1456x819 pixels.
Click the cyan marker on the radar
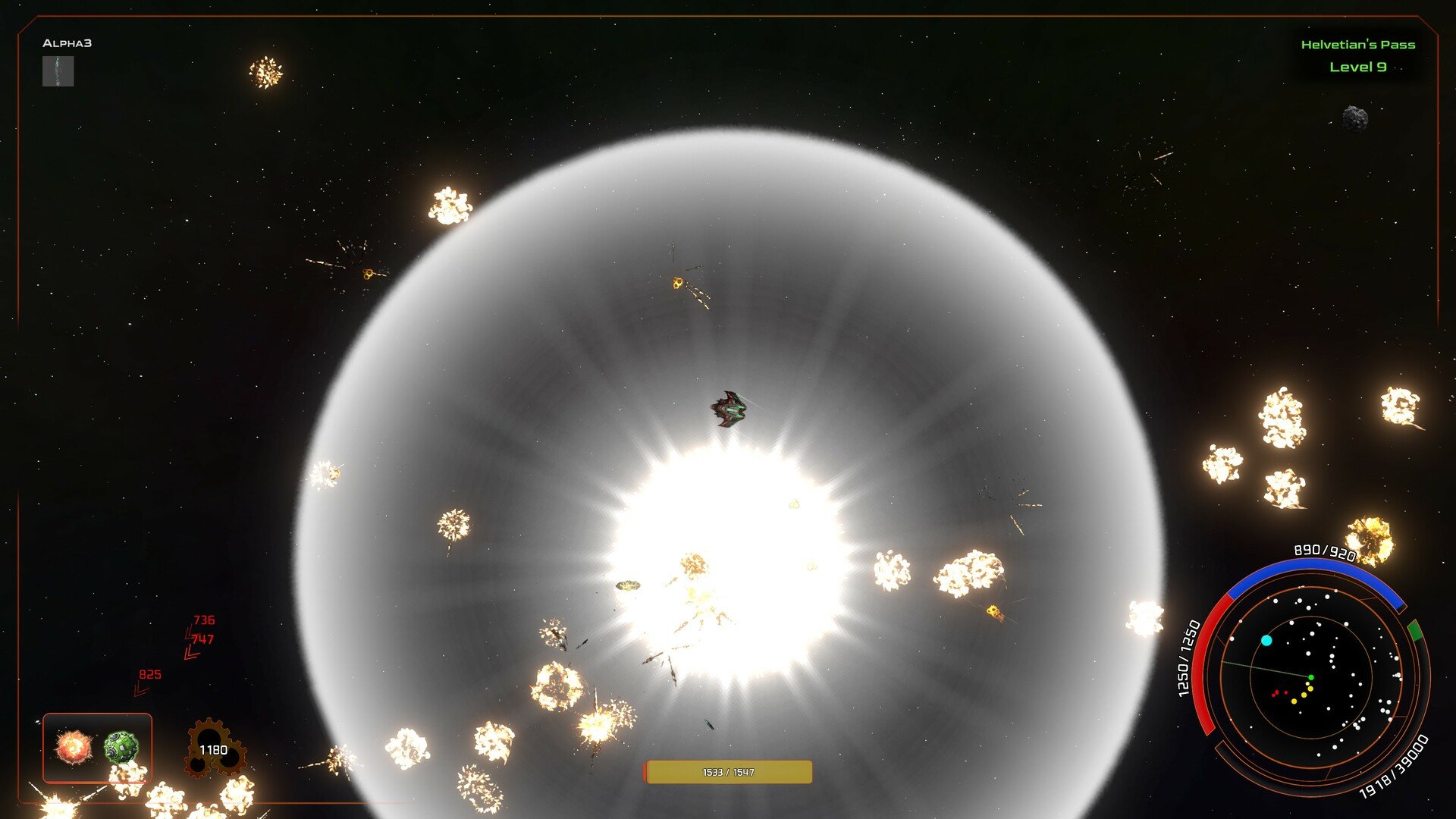point(1266,641)
